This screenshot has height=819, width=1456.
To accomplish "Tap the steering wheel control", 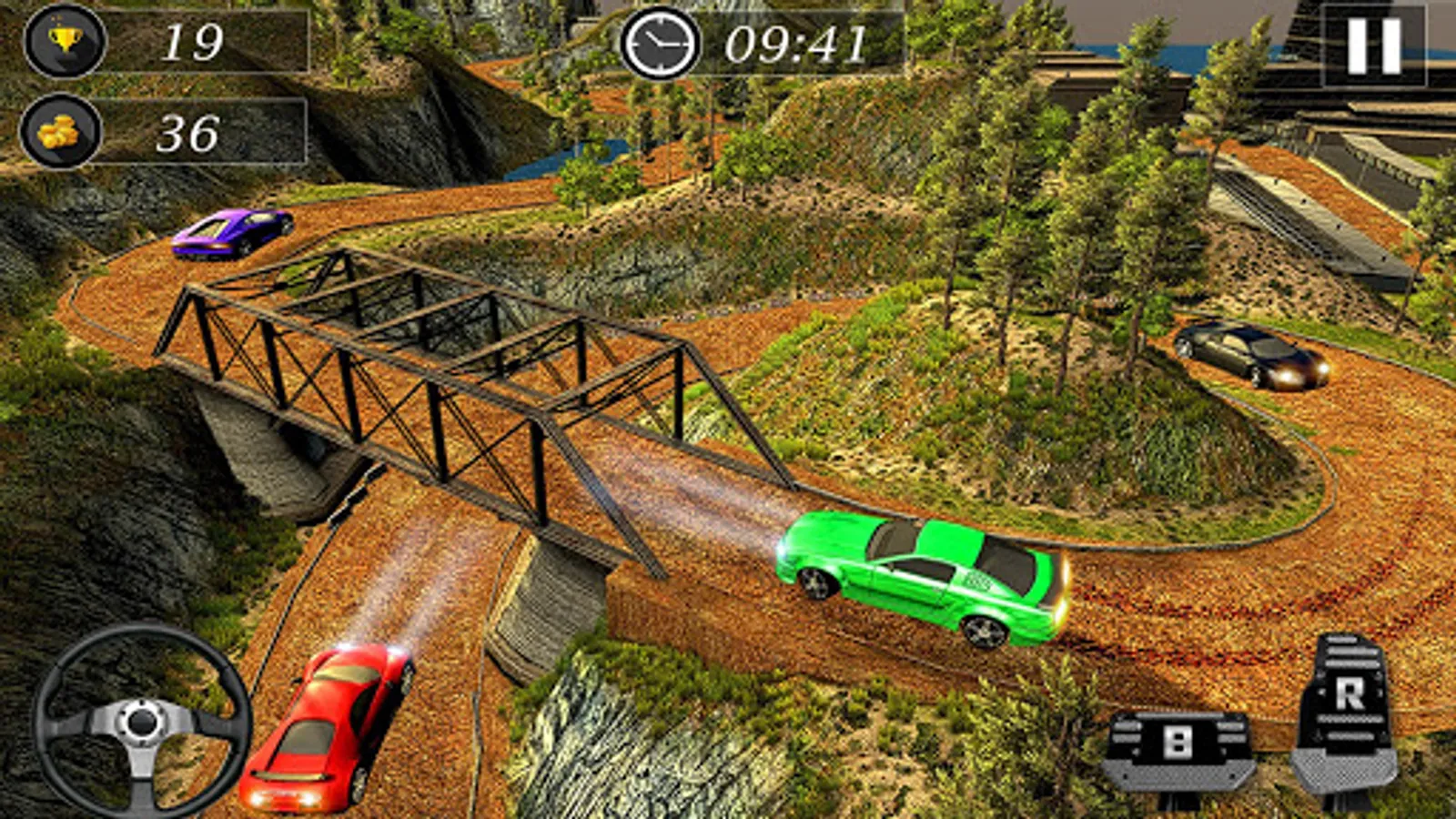I will coord(142,722).
